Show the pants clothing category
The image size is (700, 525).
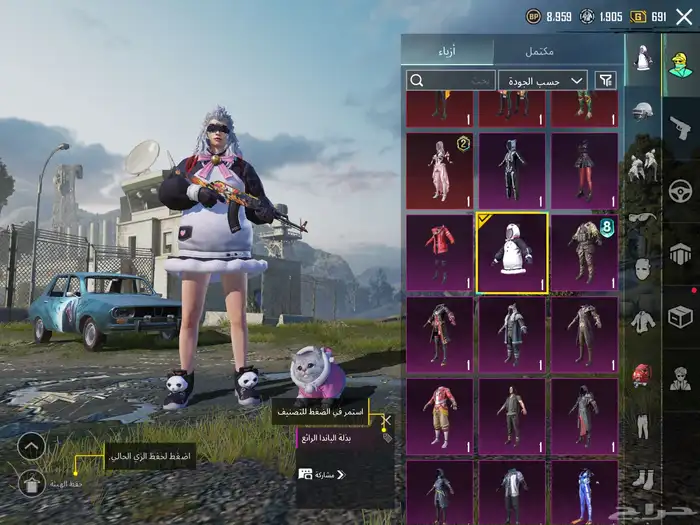pos(642,426)
